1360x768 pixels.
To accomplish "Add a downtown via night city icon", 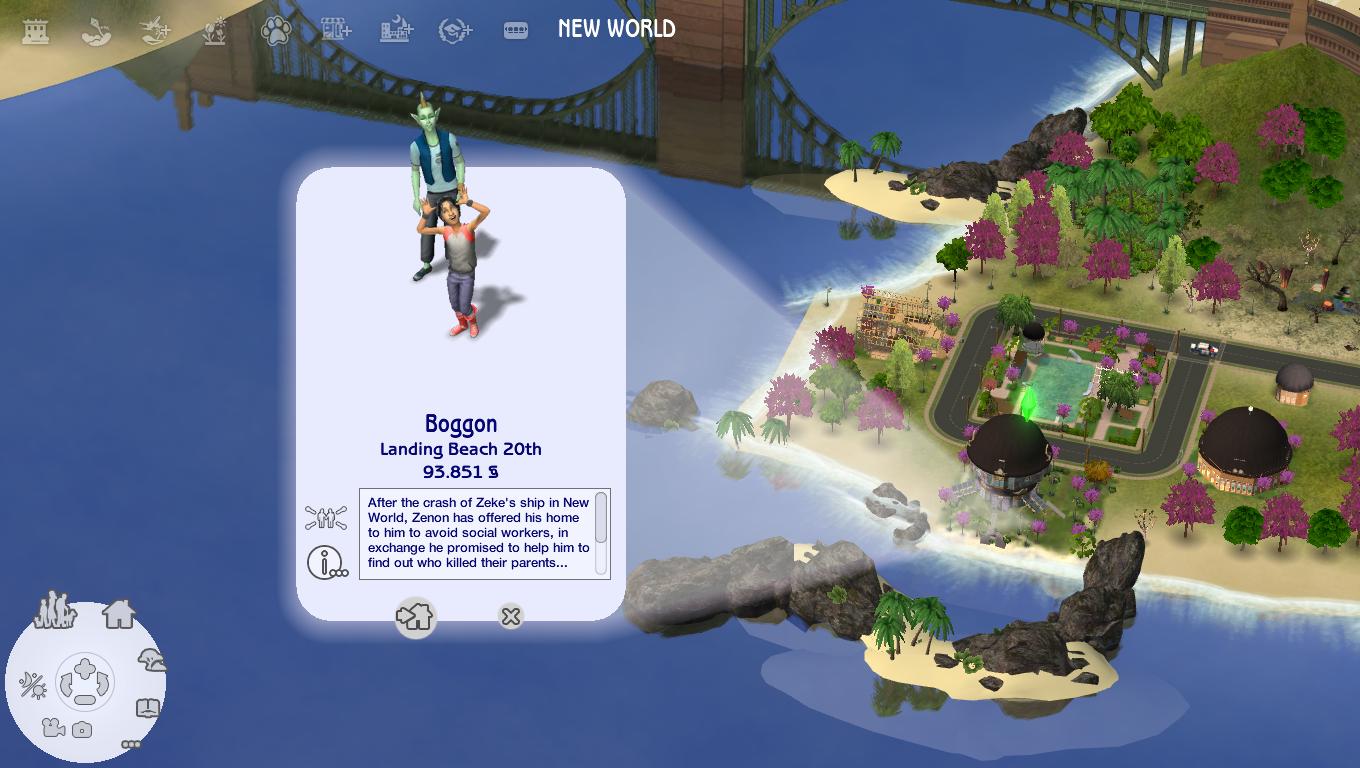I will 396,30.
